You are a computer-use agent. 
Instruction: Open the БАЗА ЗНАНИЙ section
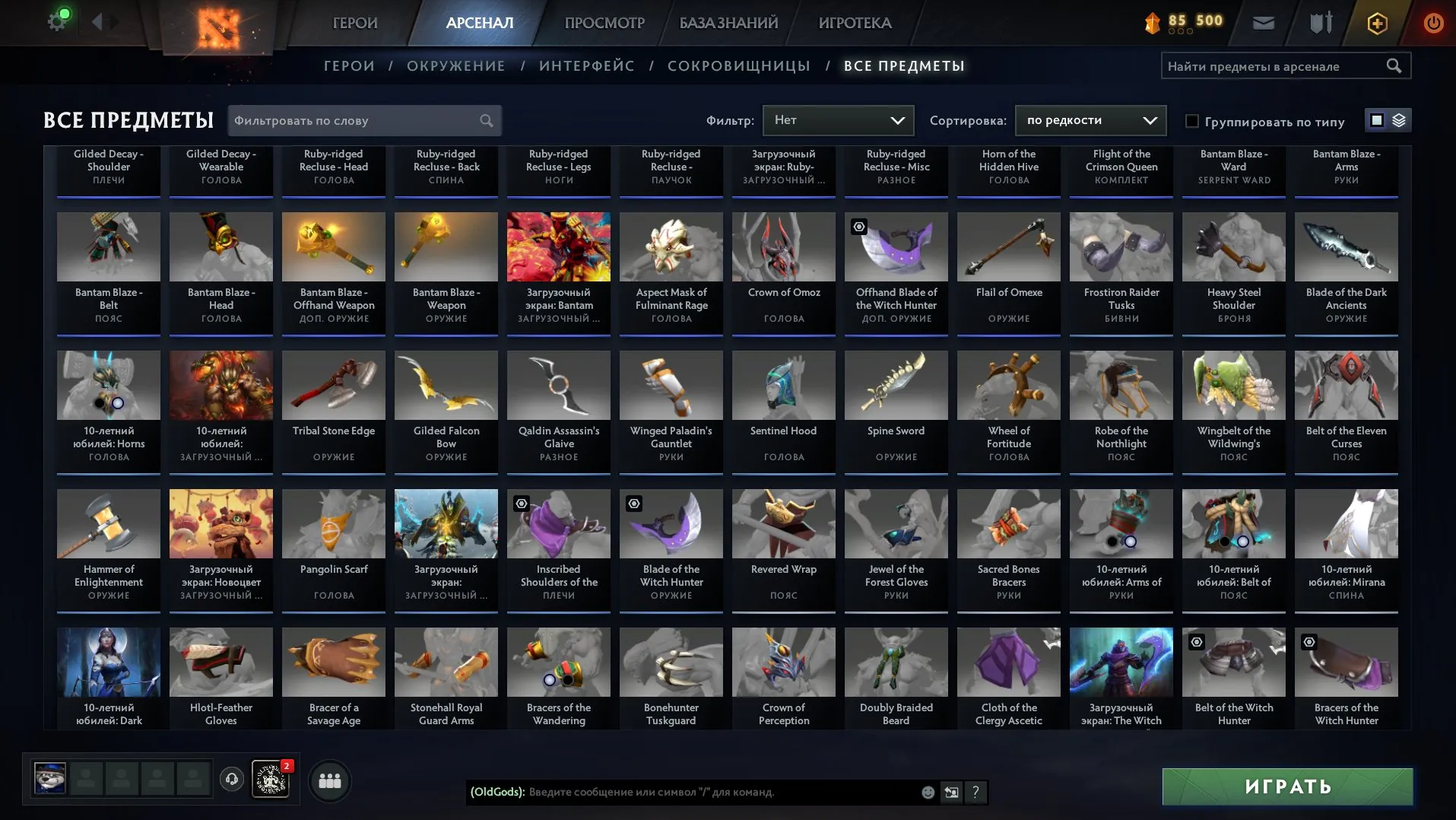(x=728, y=23)
